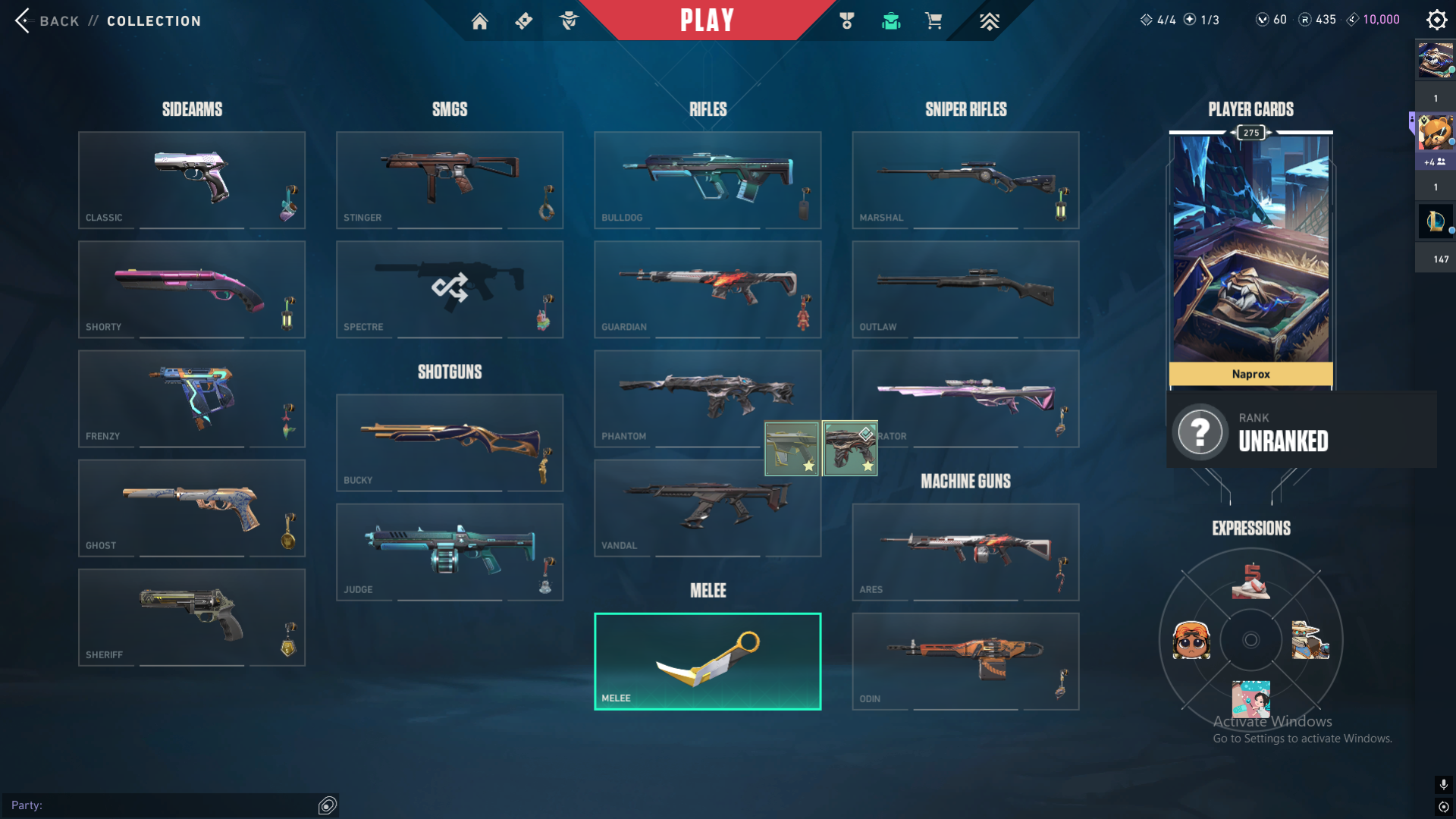Choose the Shorty weapon slot
The image size is (1456, 819).
coord(192,289)
